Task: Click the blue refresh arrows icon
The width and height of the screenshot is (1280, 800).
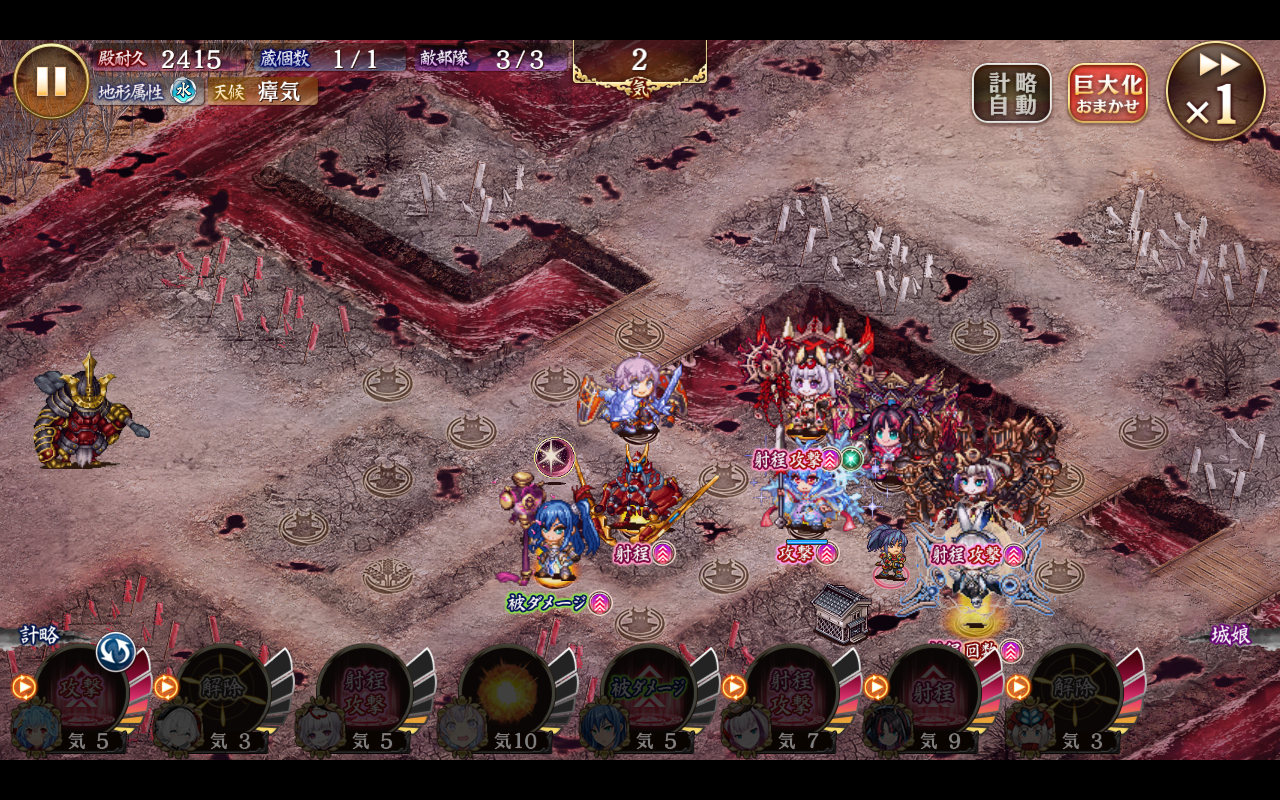Action: (x=115, y=652)
